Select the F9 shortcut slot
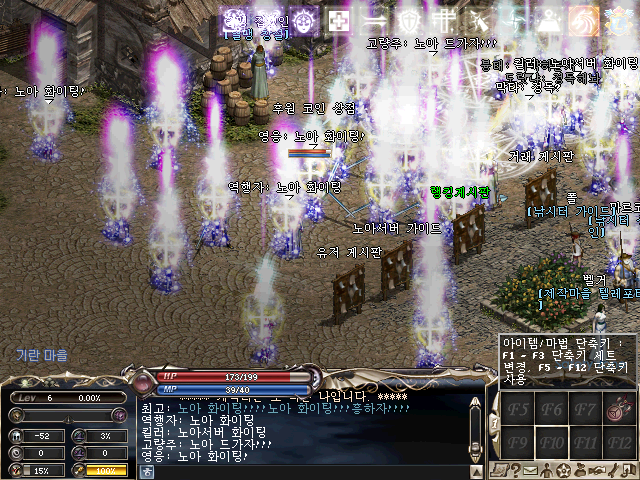 pyautogui.click(x=518, y=441)
